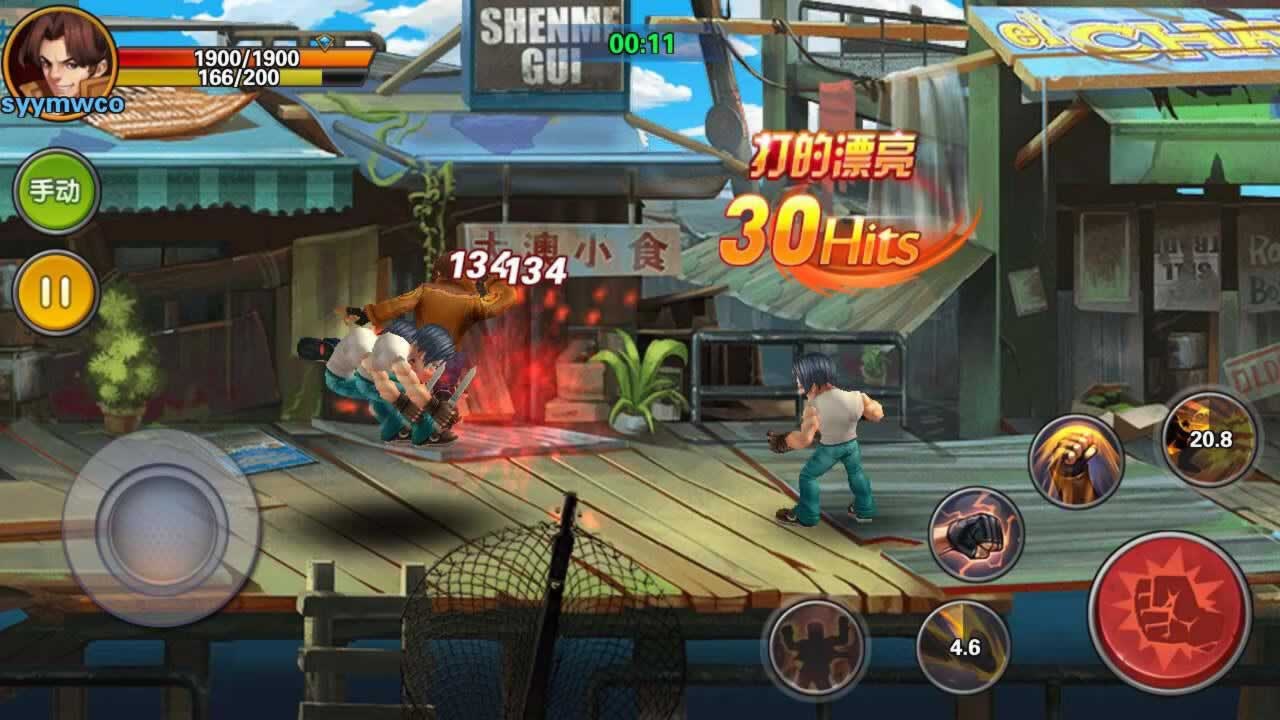Trigger the skill with 4.6 cooldown
The image size is (1280, 720).
click(x=963, y=646)
